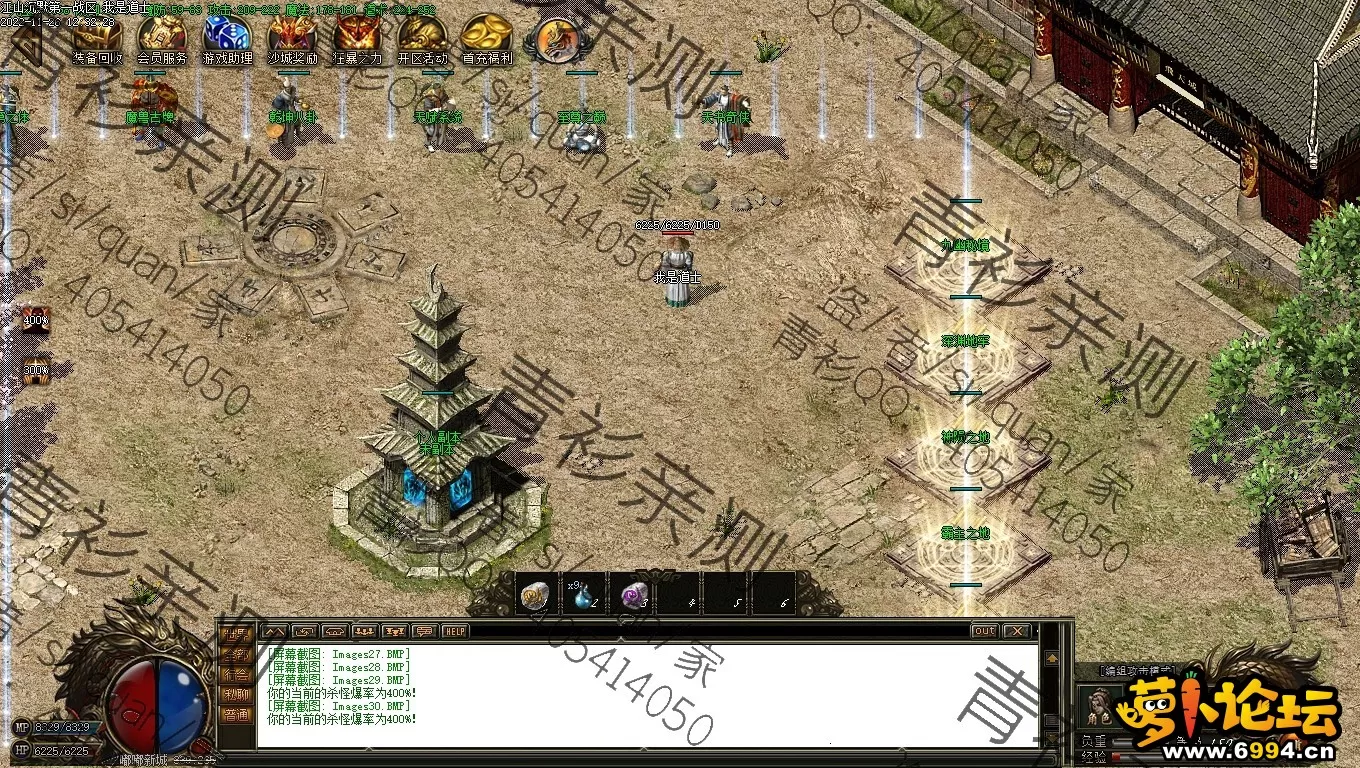View the 沙城奖励 Sand City rewards
This screenshot has width=1360, height=768.
[291, 38]
